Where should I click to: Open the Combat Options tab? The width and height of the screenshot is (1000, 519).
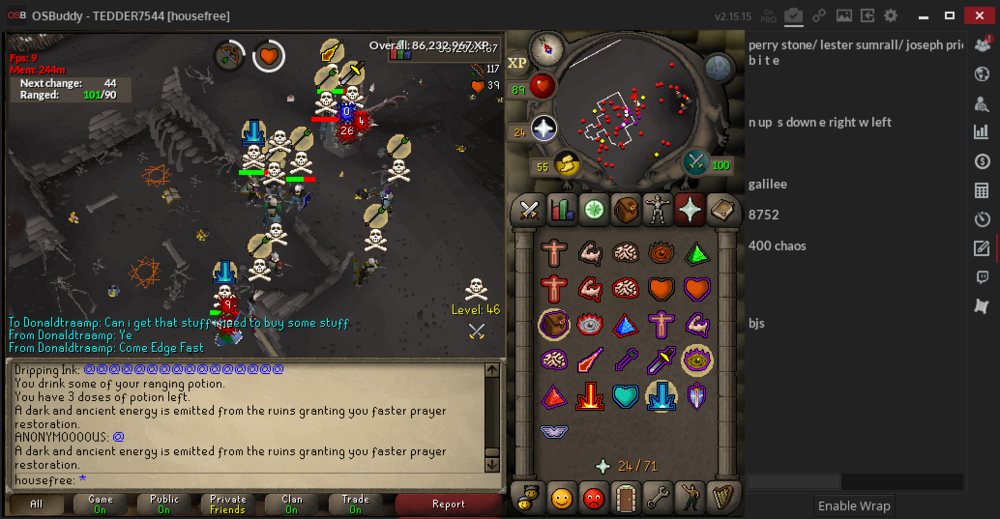tap(528, 210)
